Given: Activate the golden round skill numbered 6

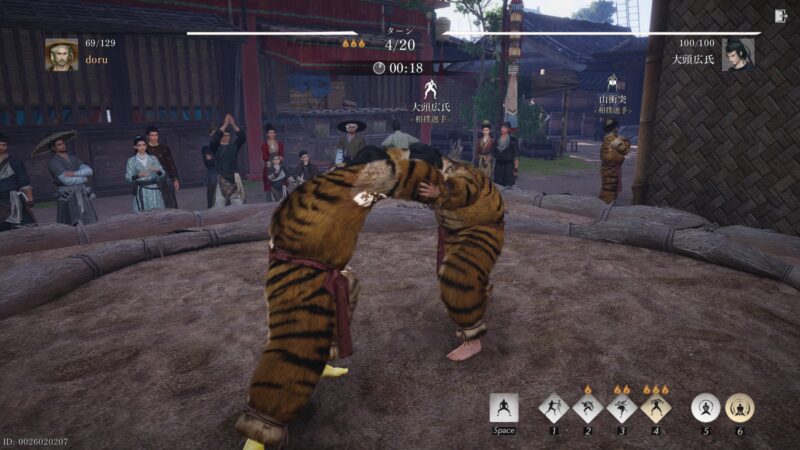Looking at the screenshot, I should click(x=740, y=408).
